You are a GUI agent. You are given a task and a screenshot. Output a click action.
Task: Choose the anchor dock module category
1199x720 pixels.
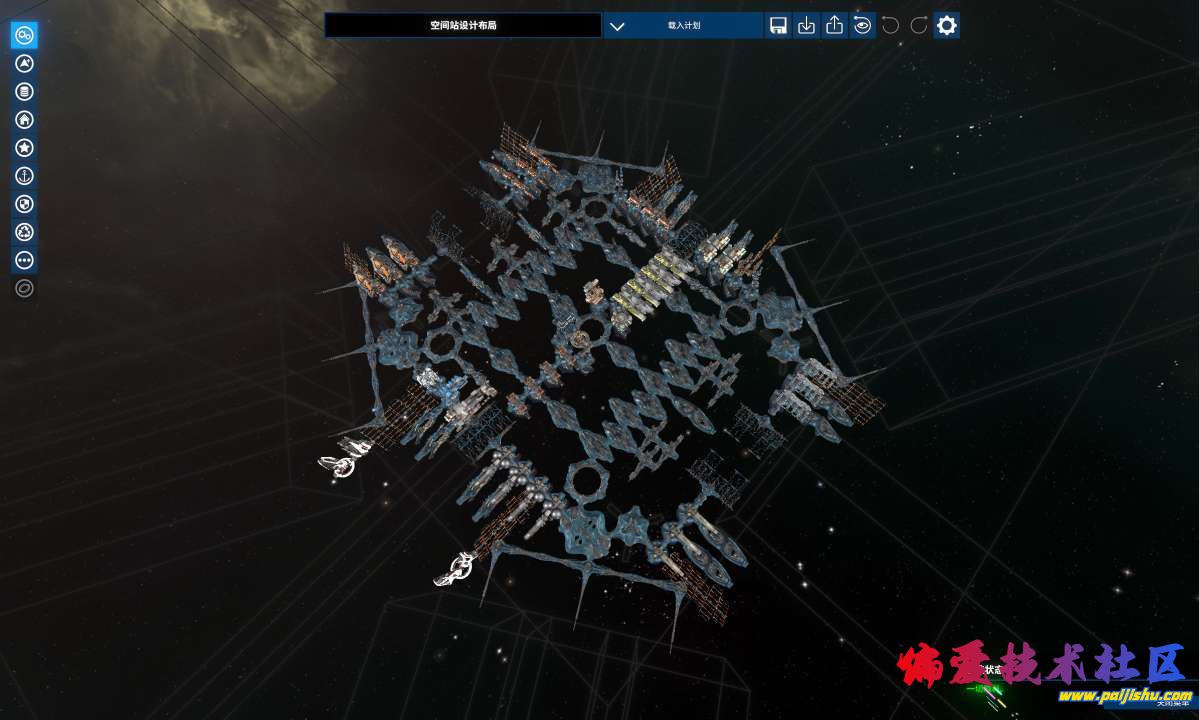(25, 176)
